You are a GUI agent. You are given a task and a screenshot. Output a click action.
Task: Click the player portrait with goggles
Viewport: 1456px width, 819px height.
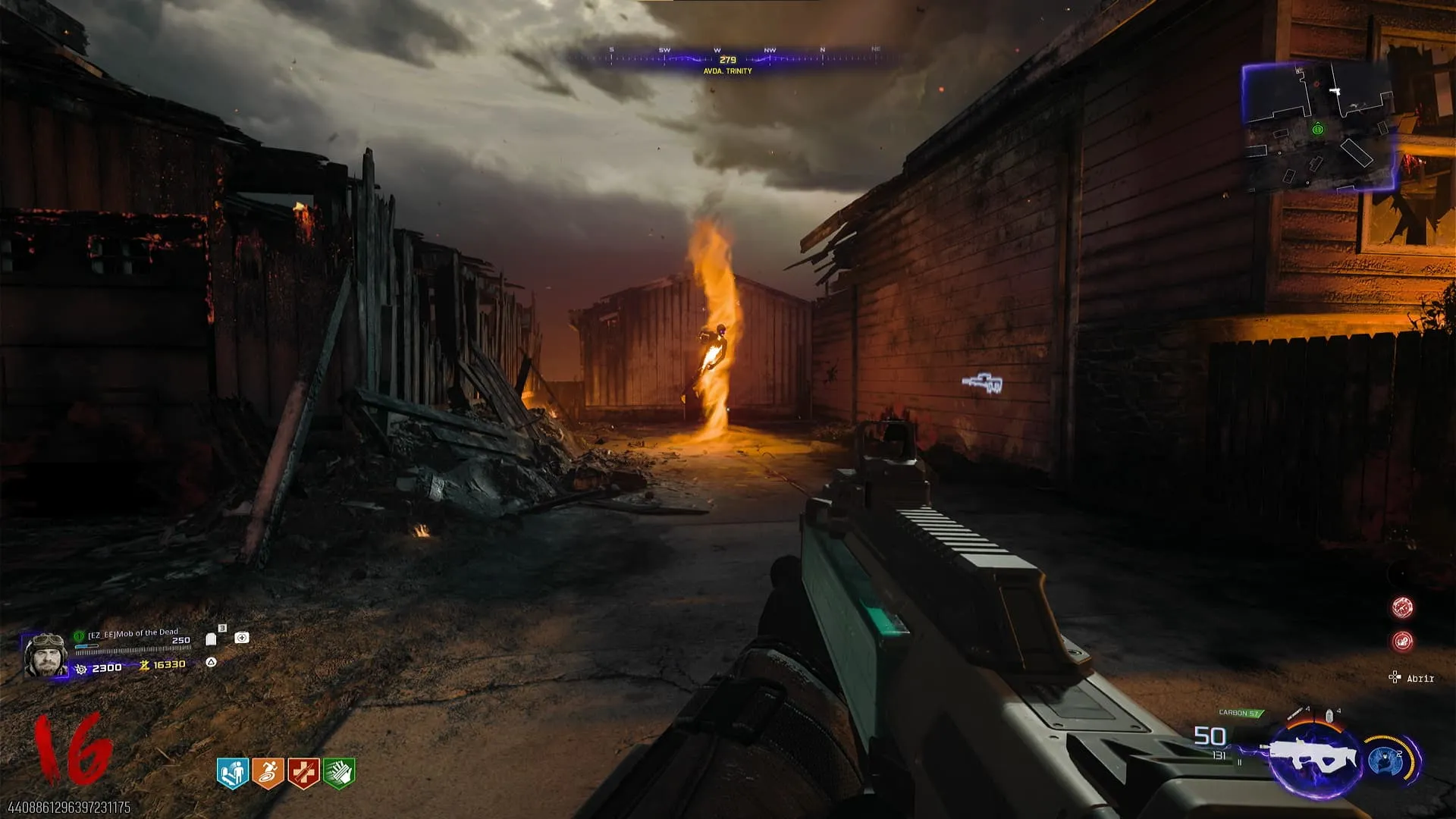point(45,654)
